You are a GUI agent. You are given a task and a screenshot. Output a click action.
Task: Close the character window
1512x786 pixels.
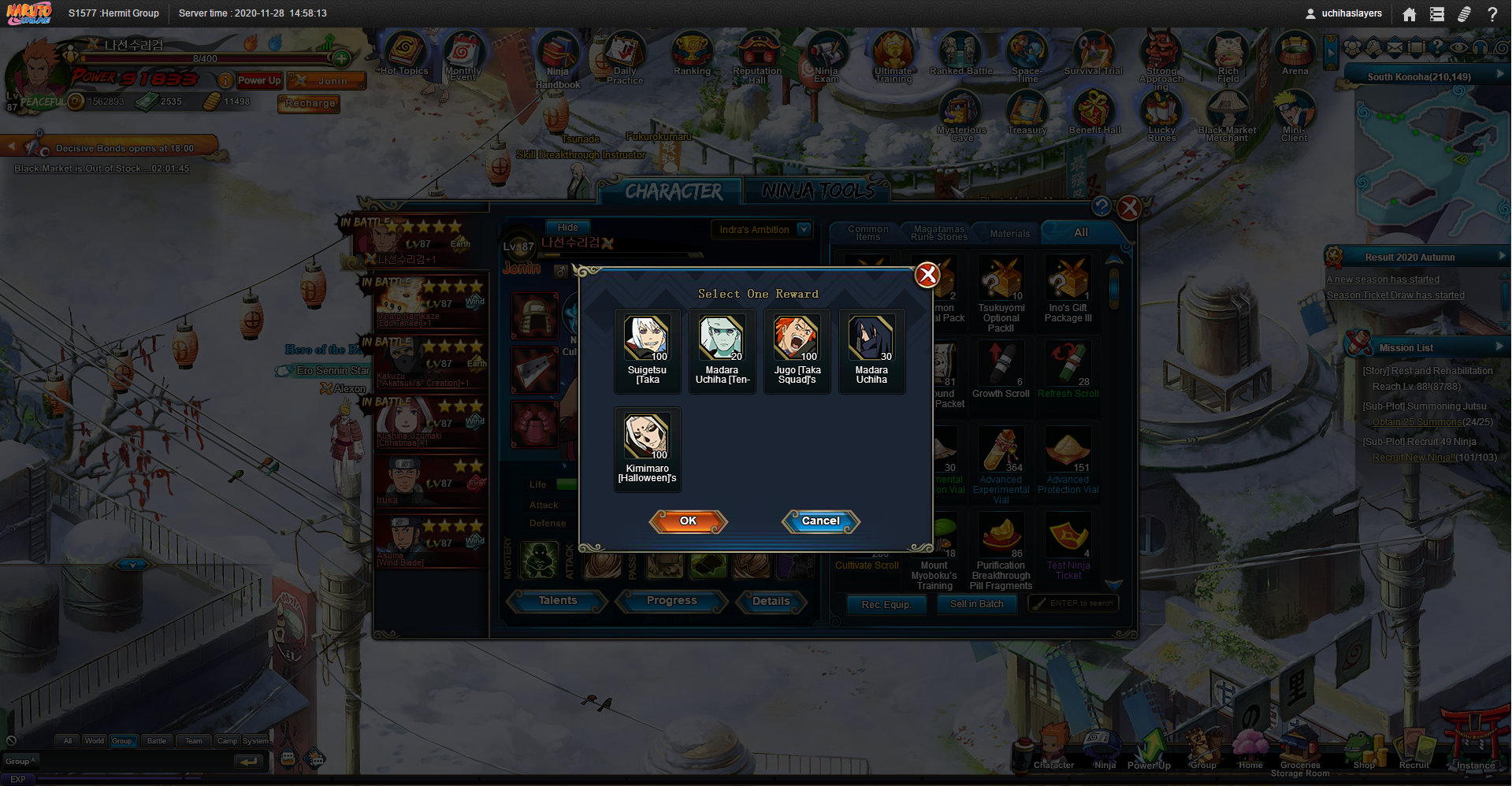coord(1129,208)
